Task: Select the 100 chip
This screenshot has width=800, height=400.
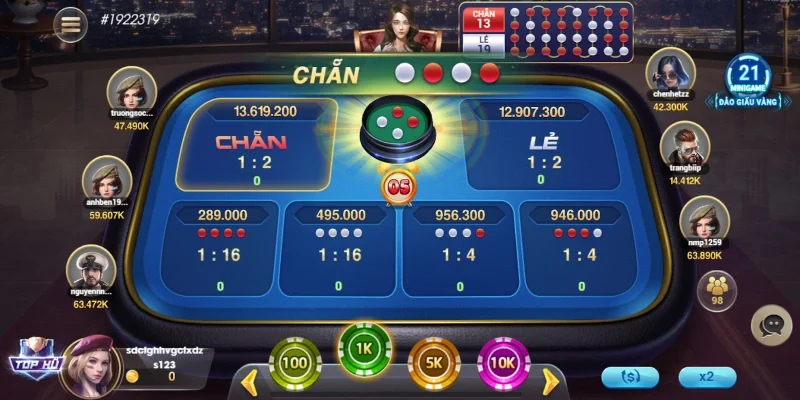Action: [294, 363]
